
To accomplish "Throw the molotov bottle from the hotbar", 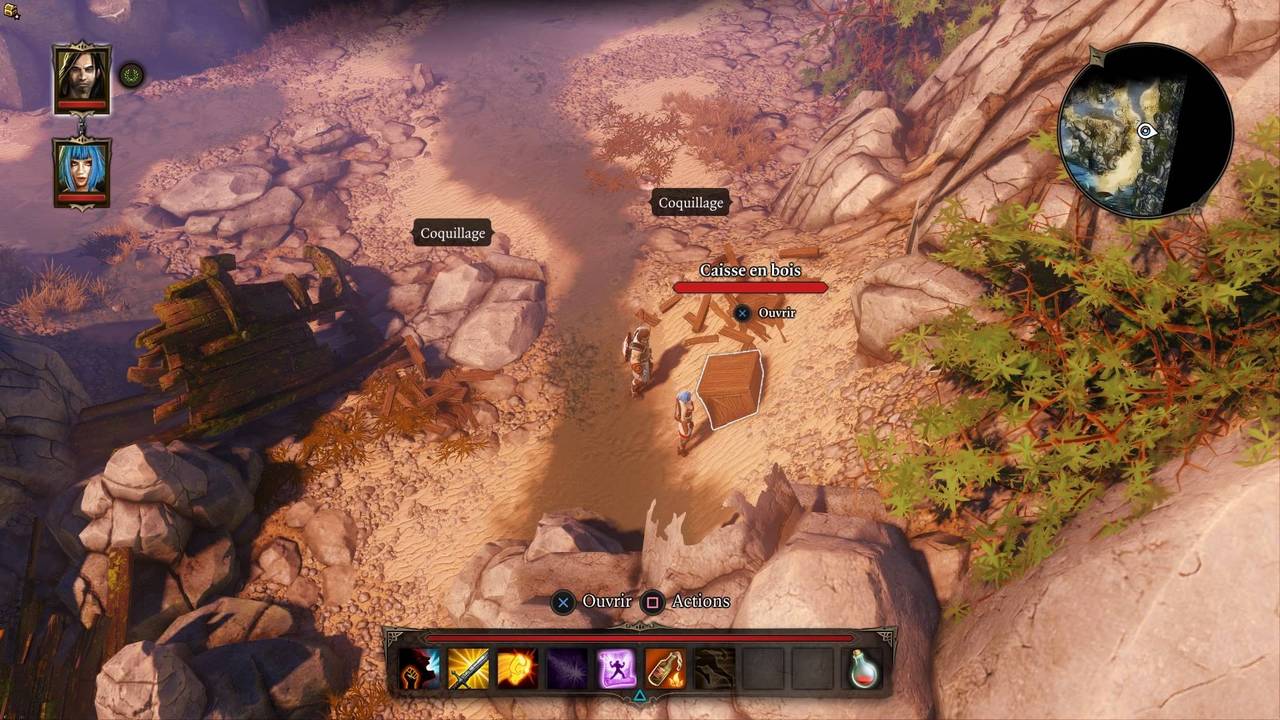I will (665, 668).
